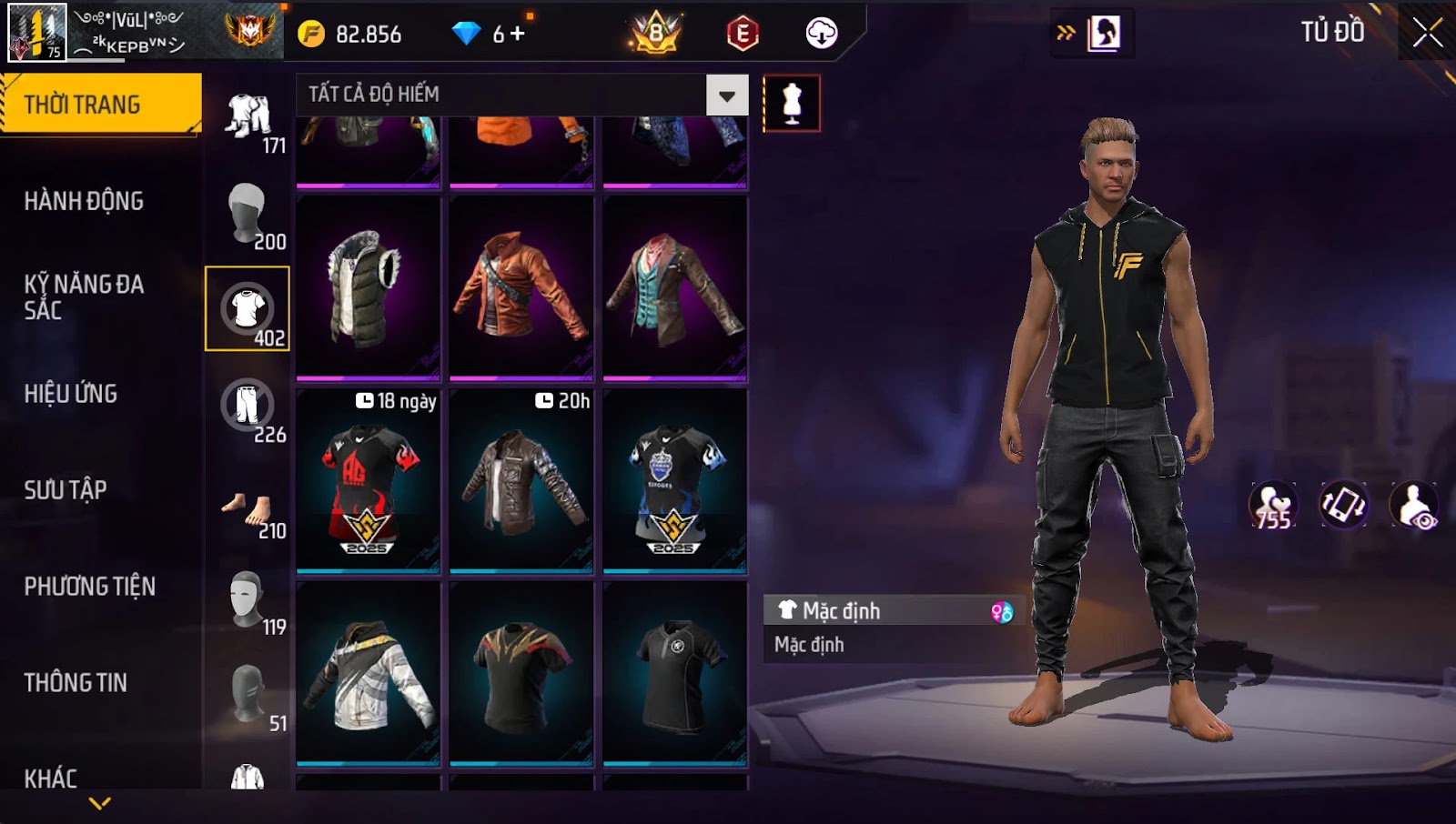Close the wardrobe with the X button
This screenshot has width=1456, height=824.
pyautogui.click(x=1427, y=33)
